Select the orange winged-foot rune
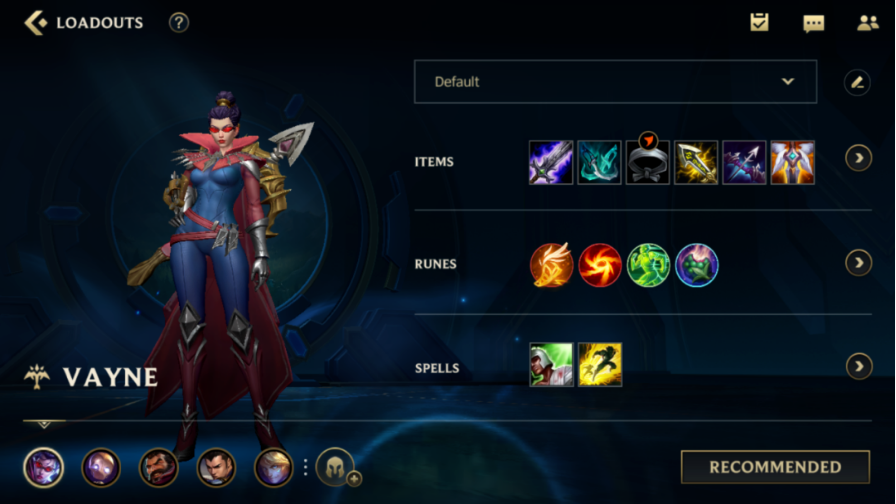 552,265
